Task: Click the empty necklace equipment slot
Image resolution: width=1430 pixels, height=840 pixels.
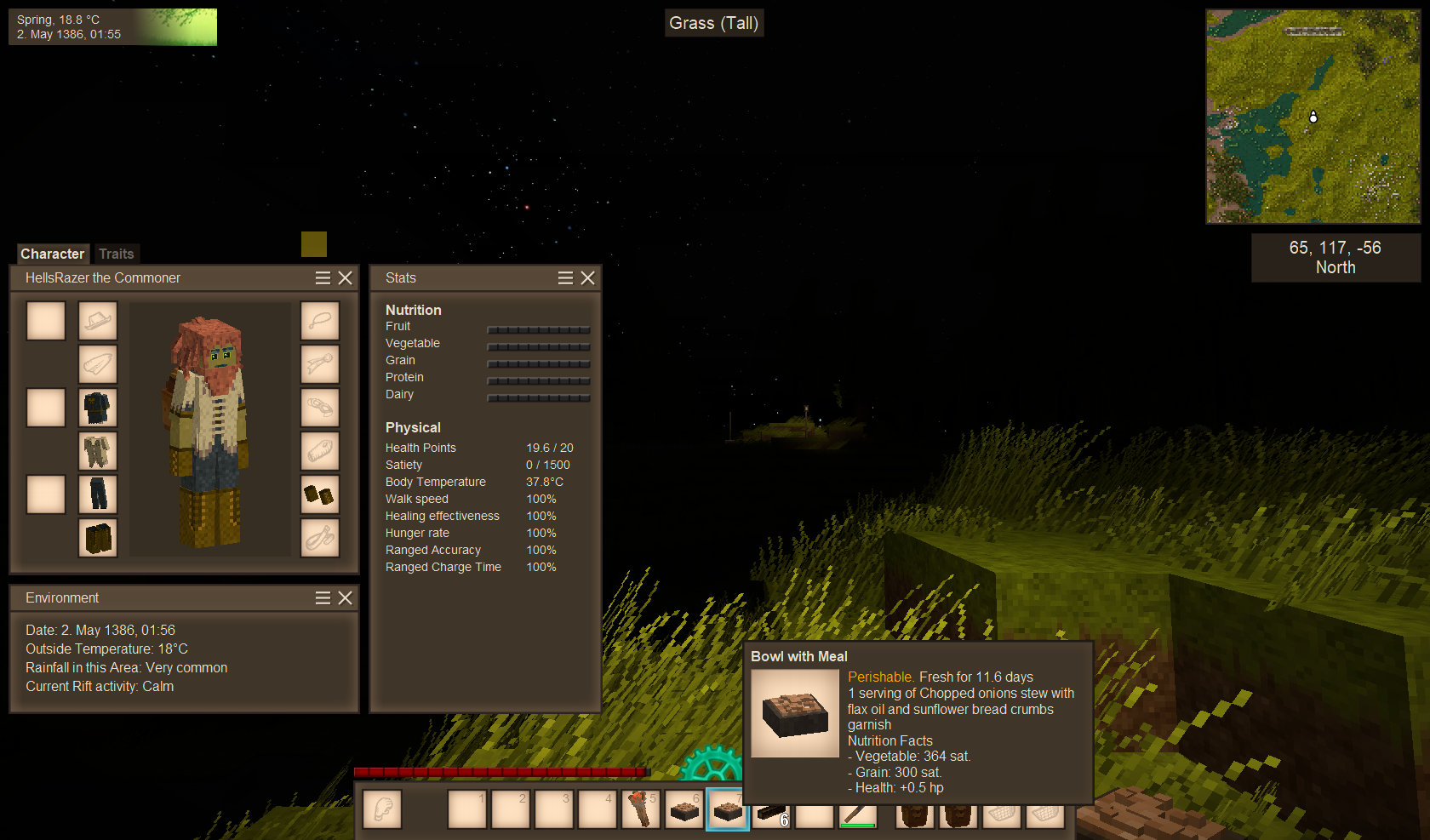Action: pos(320,321)
